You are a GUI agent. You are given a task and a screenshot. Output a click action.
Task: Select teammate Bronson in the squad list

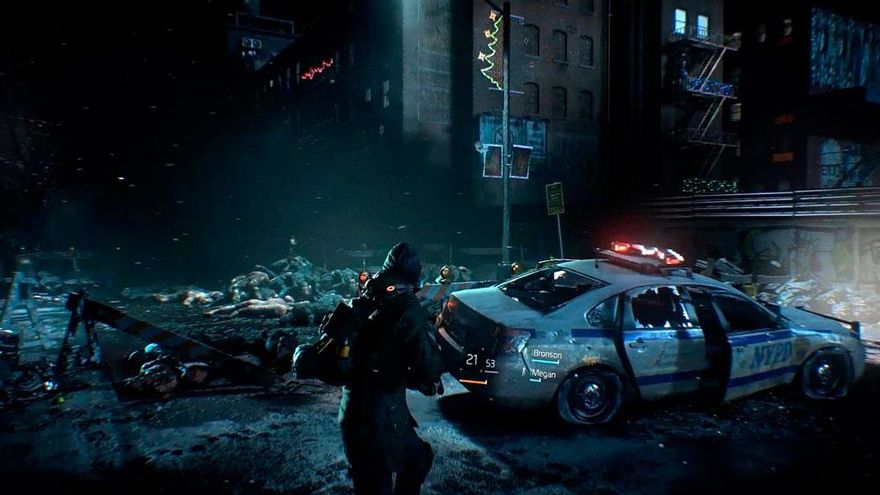[546, 354]
